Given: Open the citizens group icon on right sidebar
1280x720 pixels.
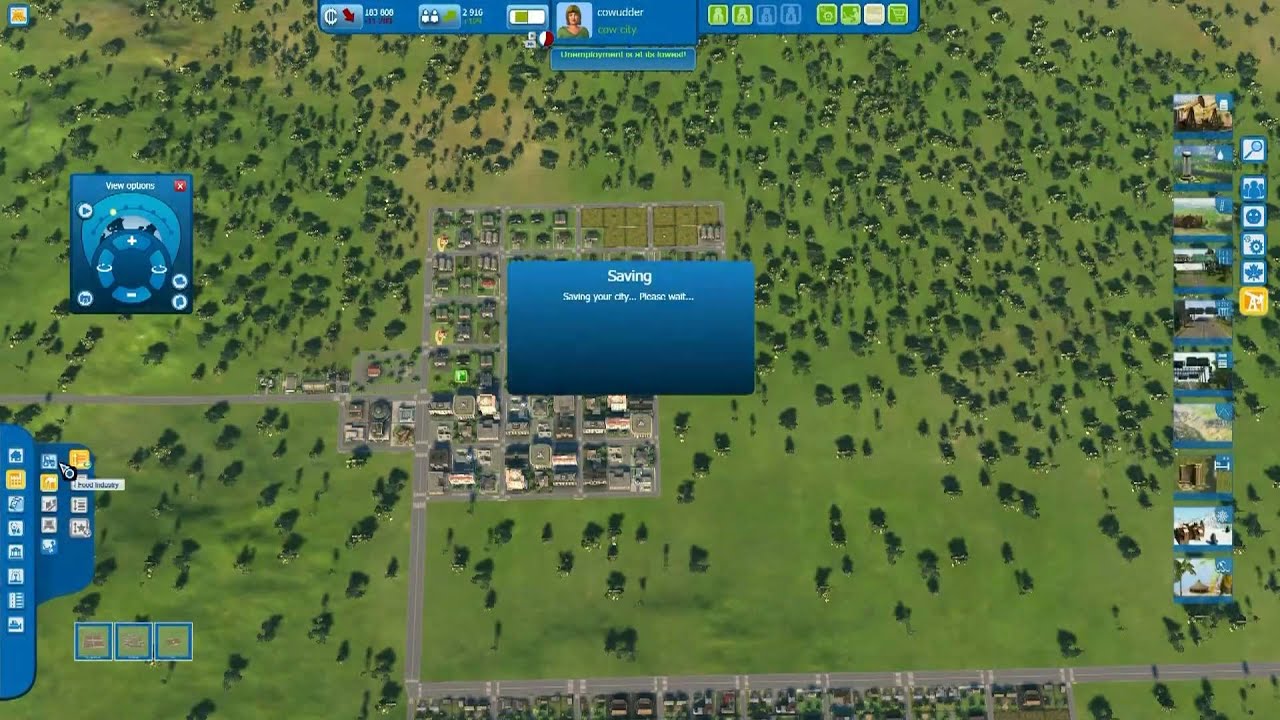Looking at the screenshot, I should (1255, 186).
